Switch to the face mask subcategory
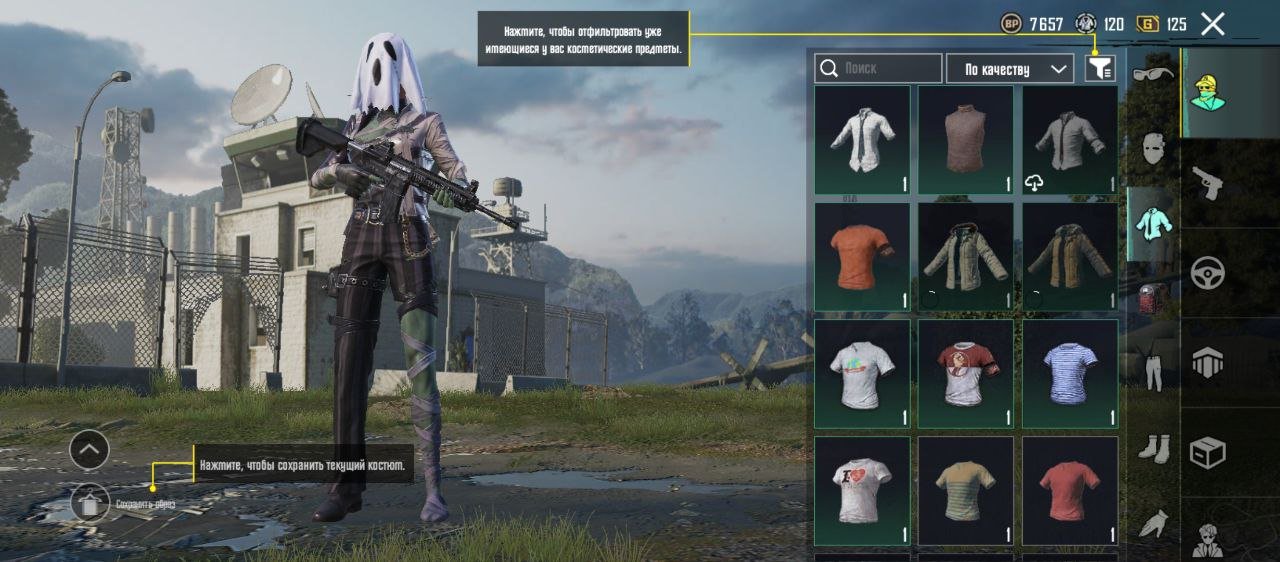Image resolution: width=1280 pixels, height=562 pixels. [1152, 149]
